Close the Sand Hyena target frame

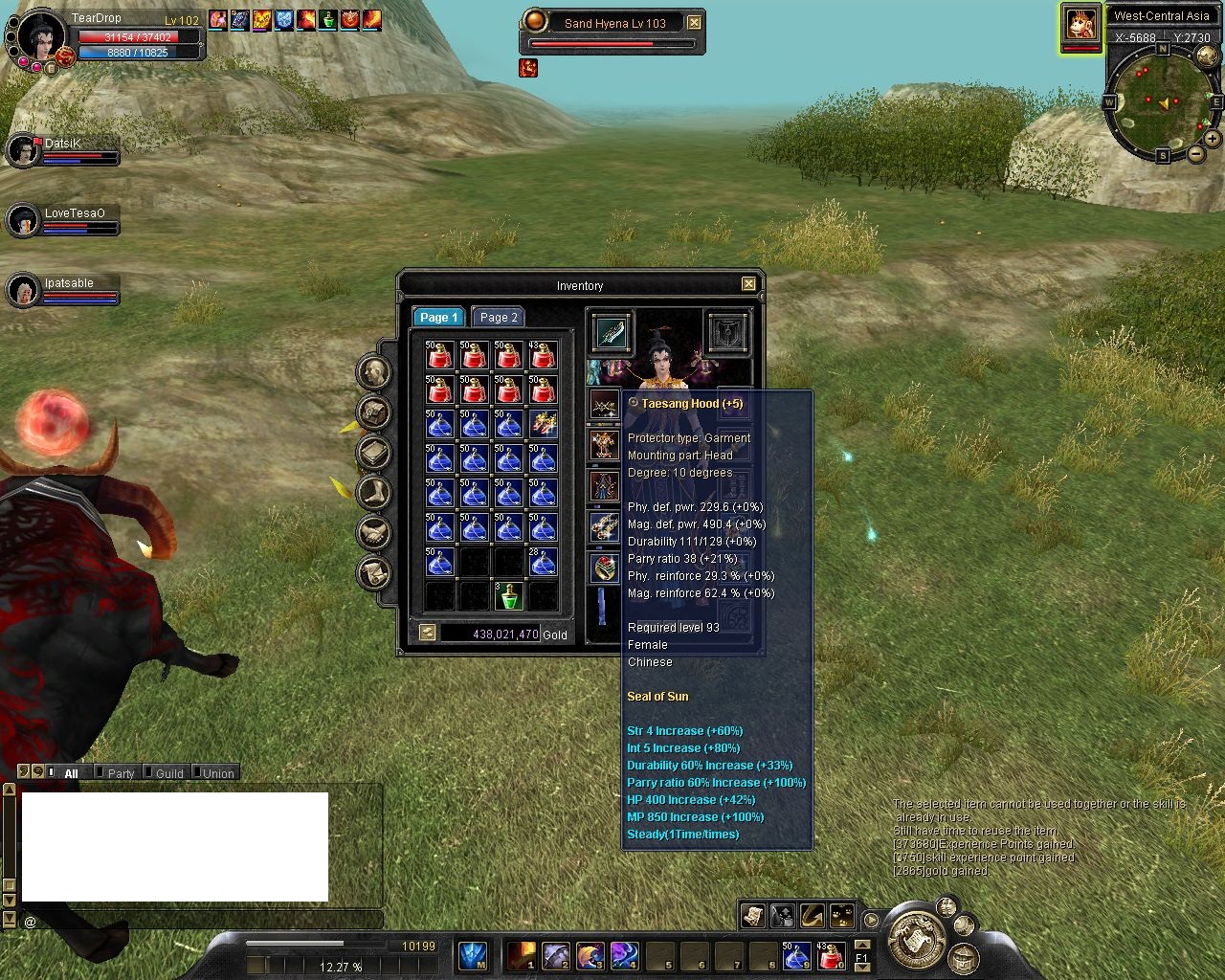click(x=695, y=23)
